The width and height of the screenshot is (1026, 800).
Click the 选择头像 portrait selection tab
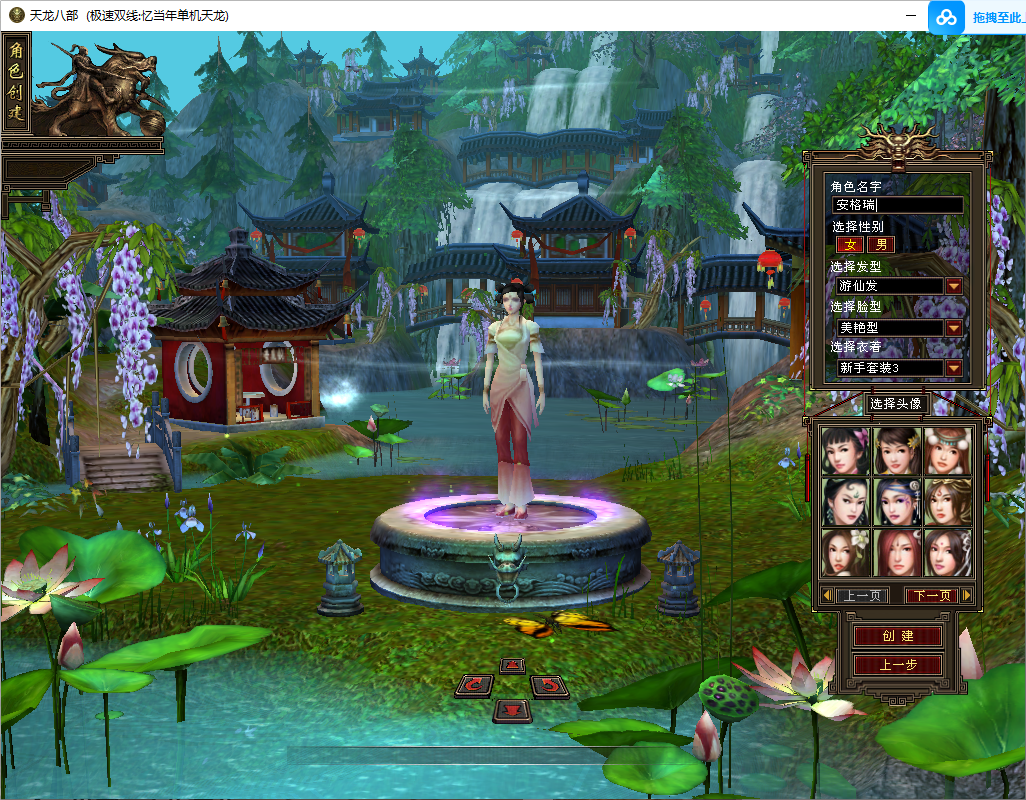tap(896, 404)
